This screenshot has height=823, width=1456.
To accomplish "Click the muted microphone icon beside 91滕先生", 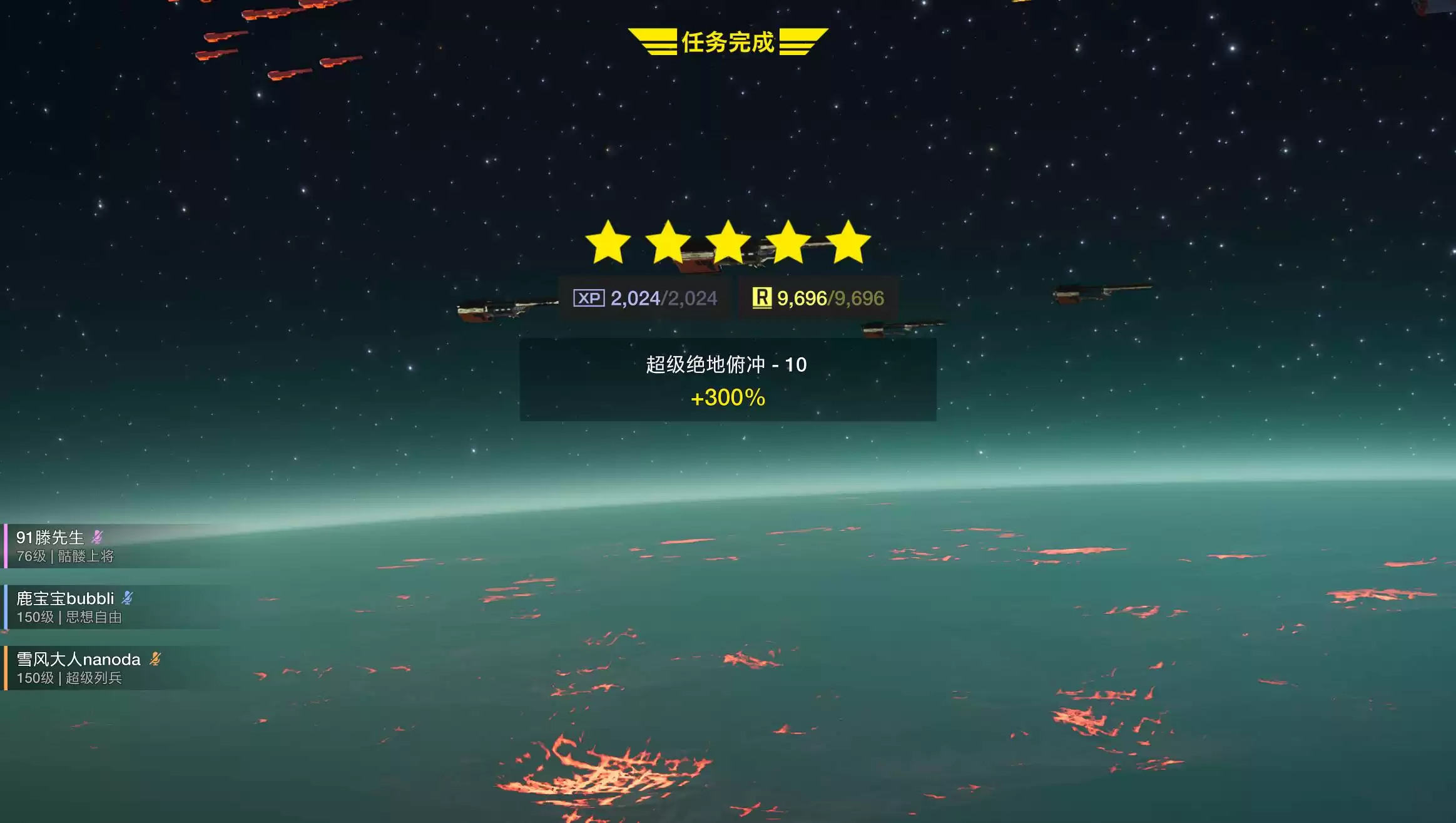I will (97, 537).
